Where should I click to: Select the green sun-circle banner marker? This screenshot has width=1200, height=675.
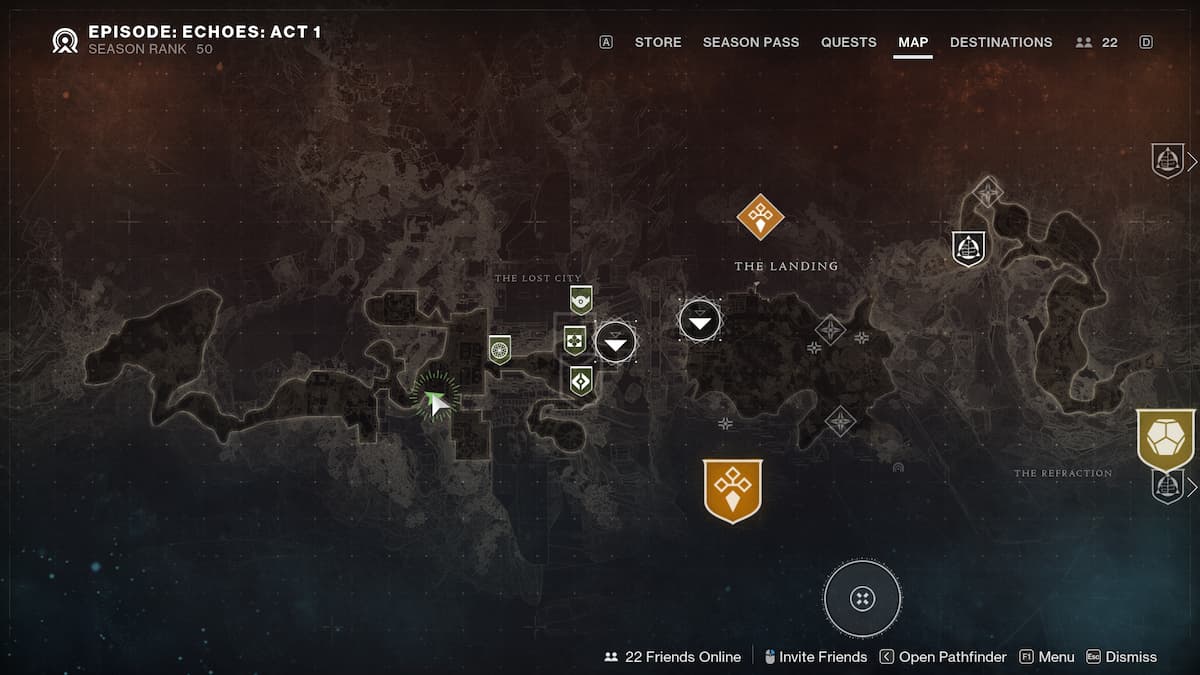[500, 349]
